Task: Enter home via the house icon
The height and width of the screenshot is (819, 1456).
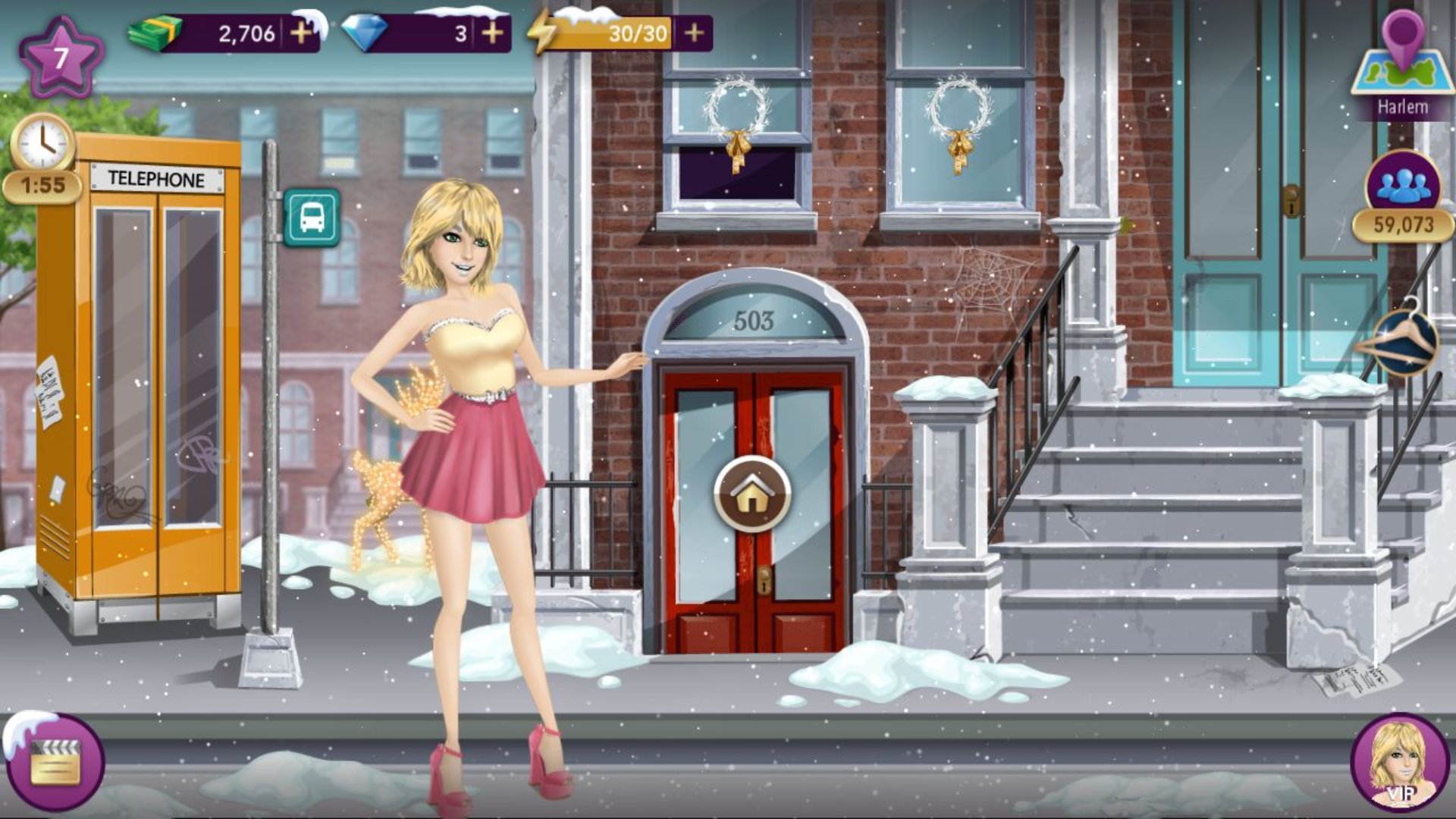Action: click(x=752, y=495)
